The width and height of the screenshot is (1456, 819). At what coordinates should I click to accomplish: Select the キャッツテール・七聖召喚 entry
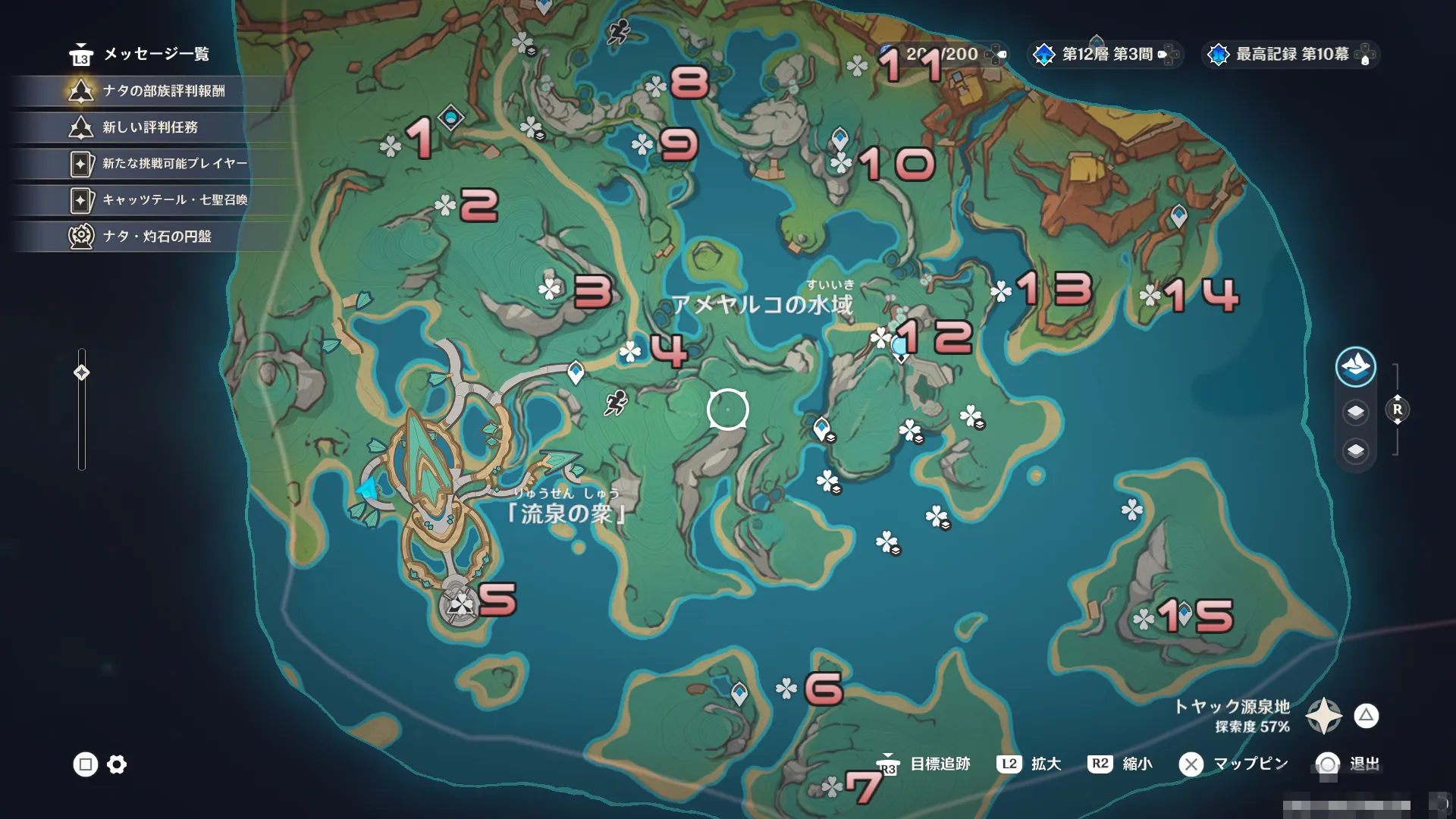coord(174,200)
